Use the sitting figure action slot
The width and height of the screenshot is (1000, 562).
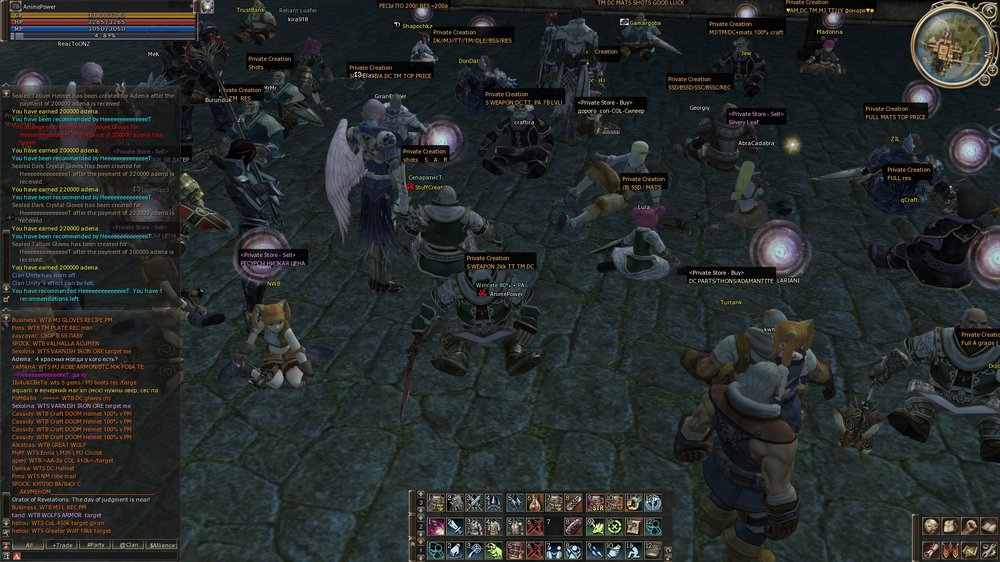(633, 550)
